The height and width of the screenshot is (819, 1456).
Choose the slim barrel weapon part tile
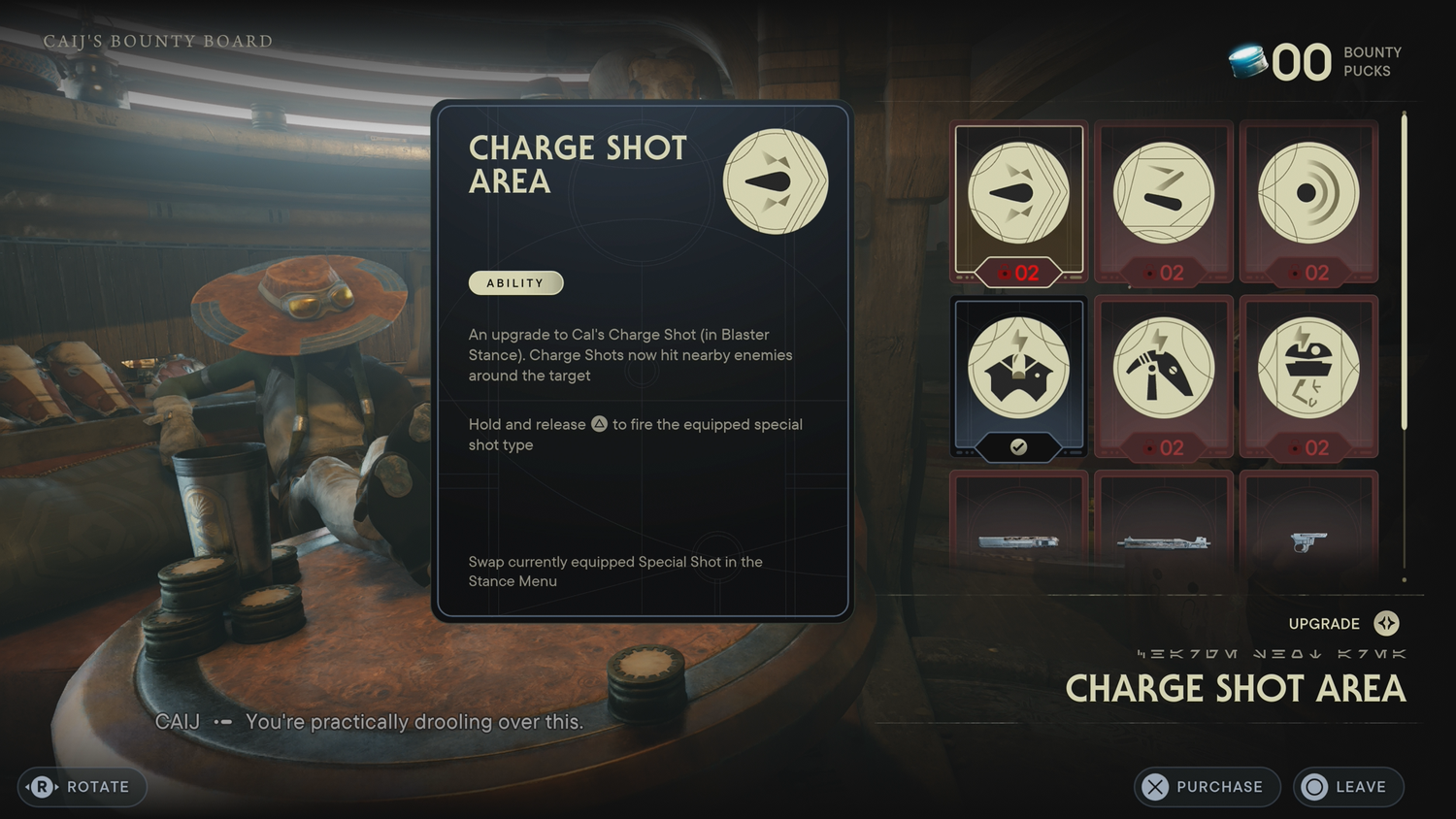[x=1163, y=529]
